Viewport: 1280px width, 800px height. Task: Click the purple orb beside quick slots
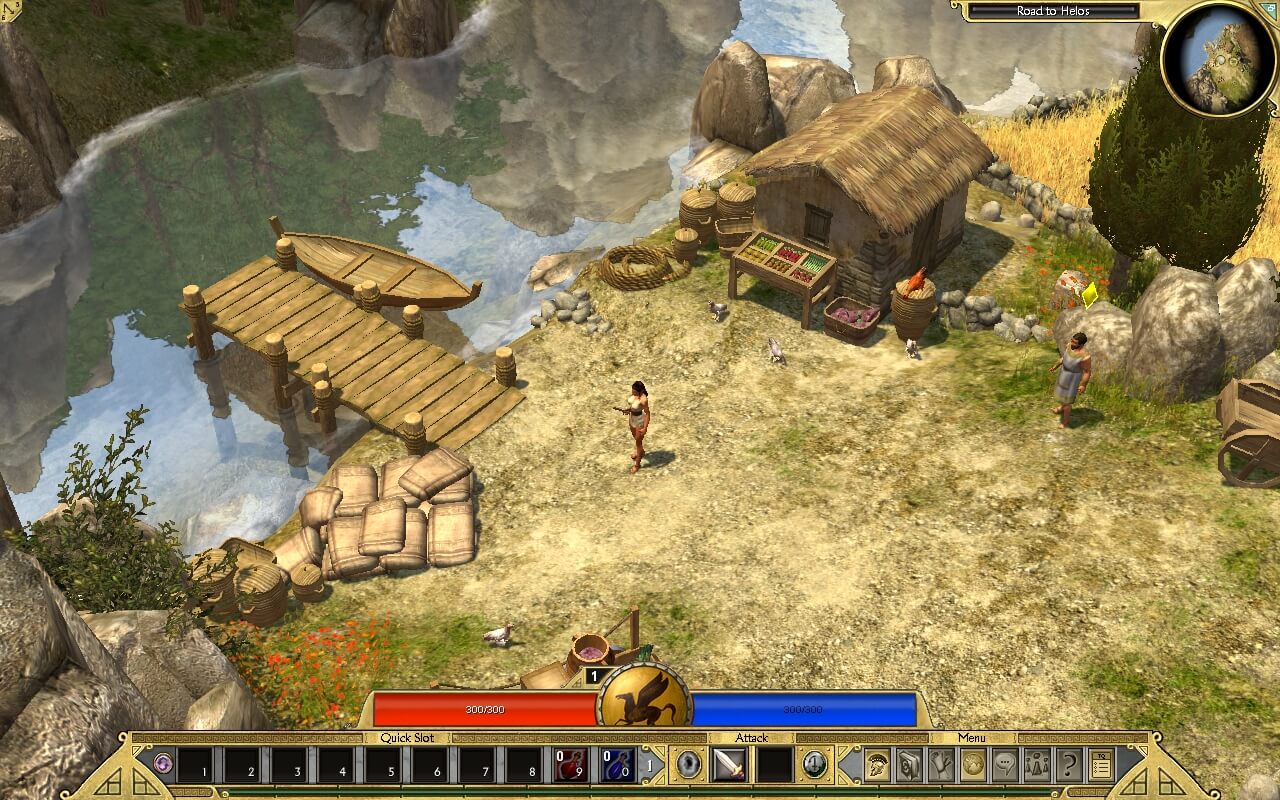click(162, 765)
